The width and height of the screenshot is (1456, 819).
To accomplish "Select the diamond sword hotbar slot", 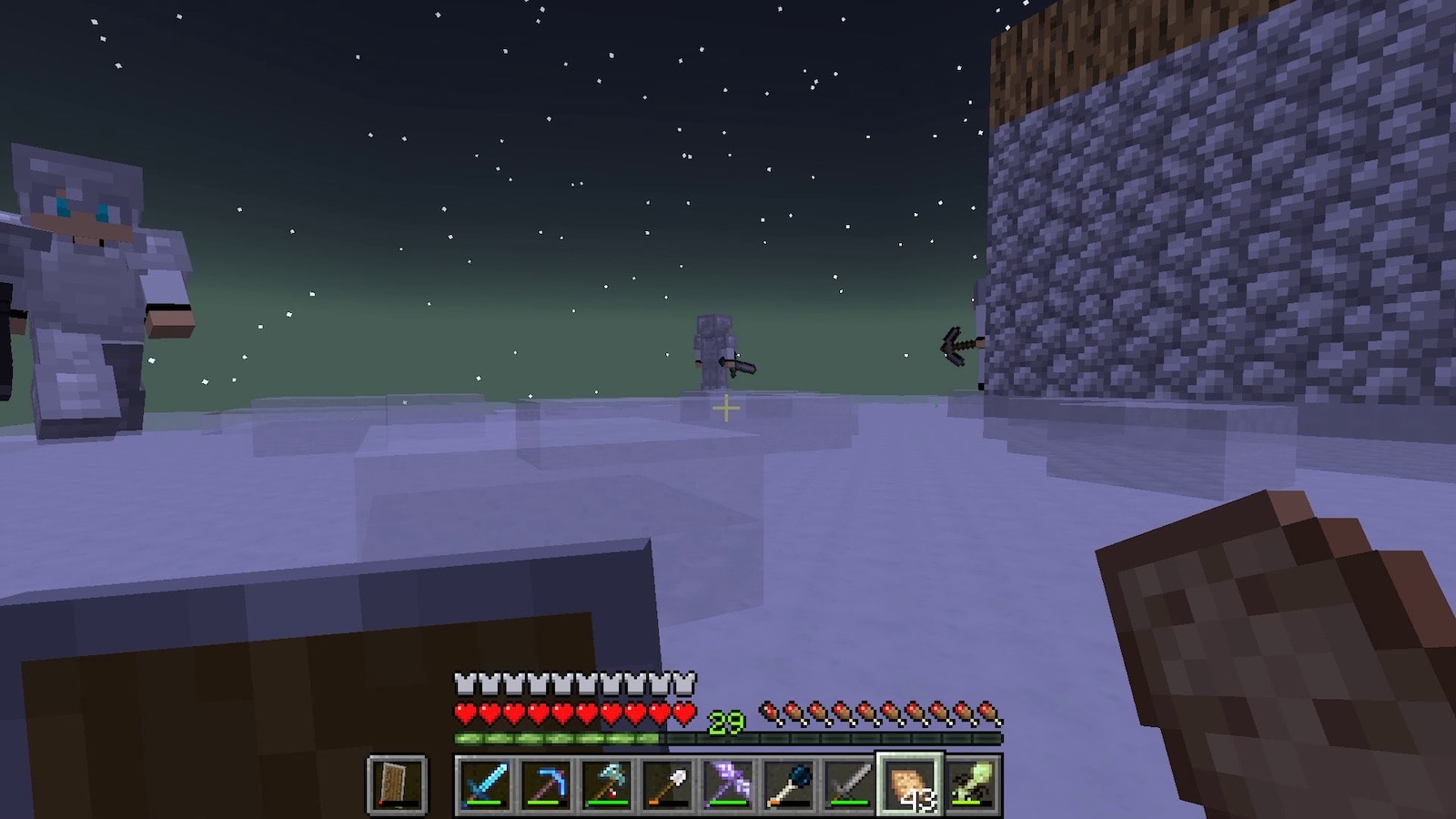I will (x=484, y=784).
